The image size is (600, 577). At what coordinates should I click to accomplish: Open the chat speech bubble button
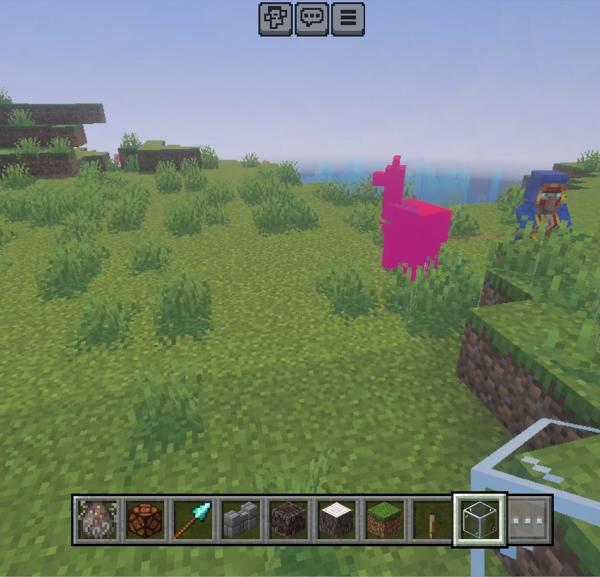(311, 19)
